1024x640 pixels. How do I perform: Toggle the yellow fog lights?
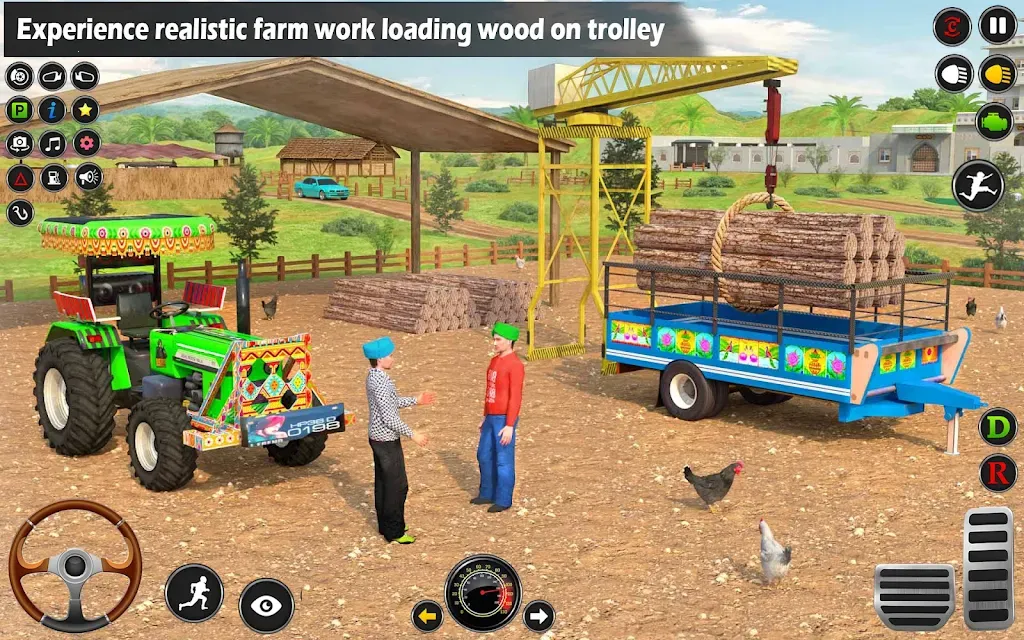click(997, 73)
